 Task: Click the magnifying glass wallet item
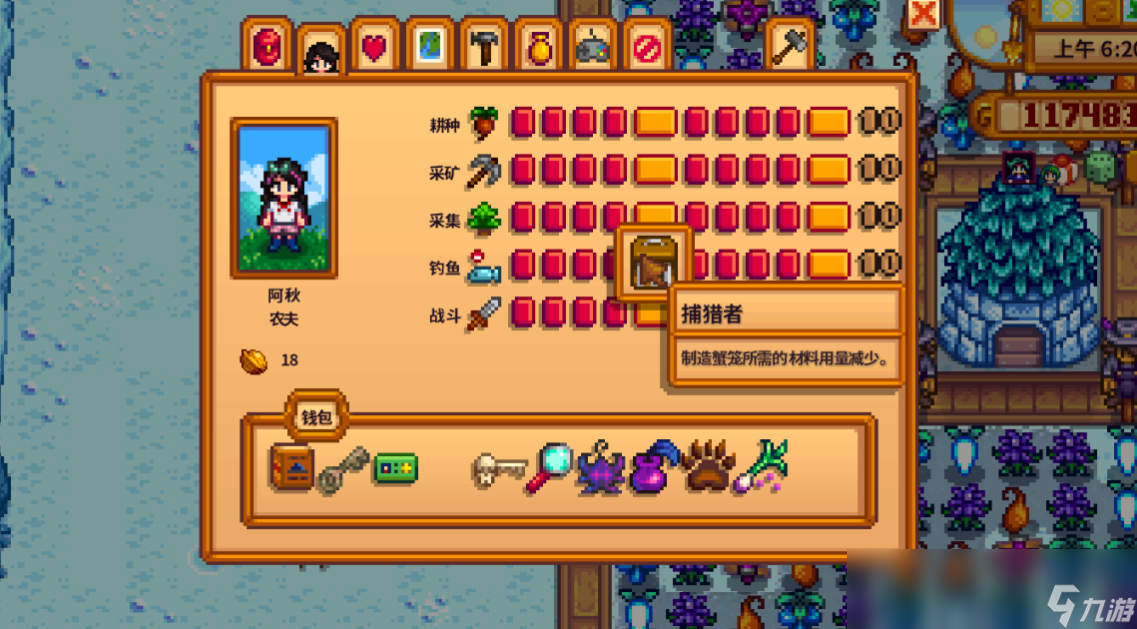pyautogui.click(x=549, y=467)
